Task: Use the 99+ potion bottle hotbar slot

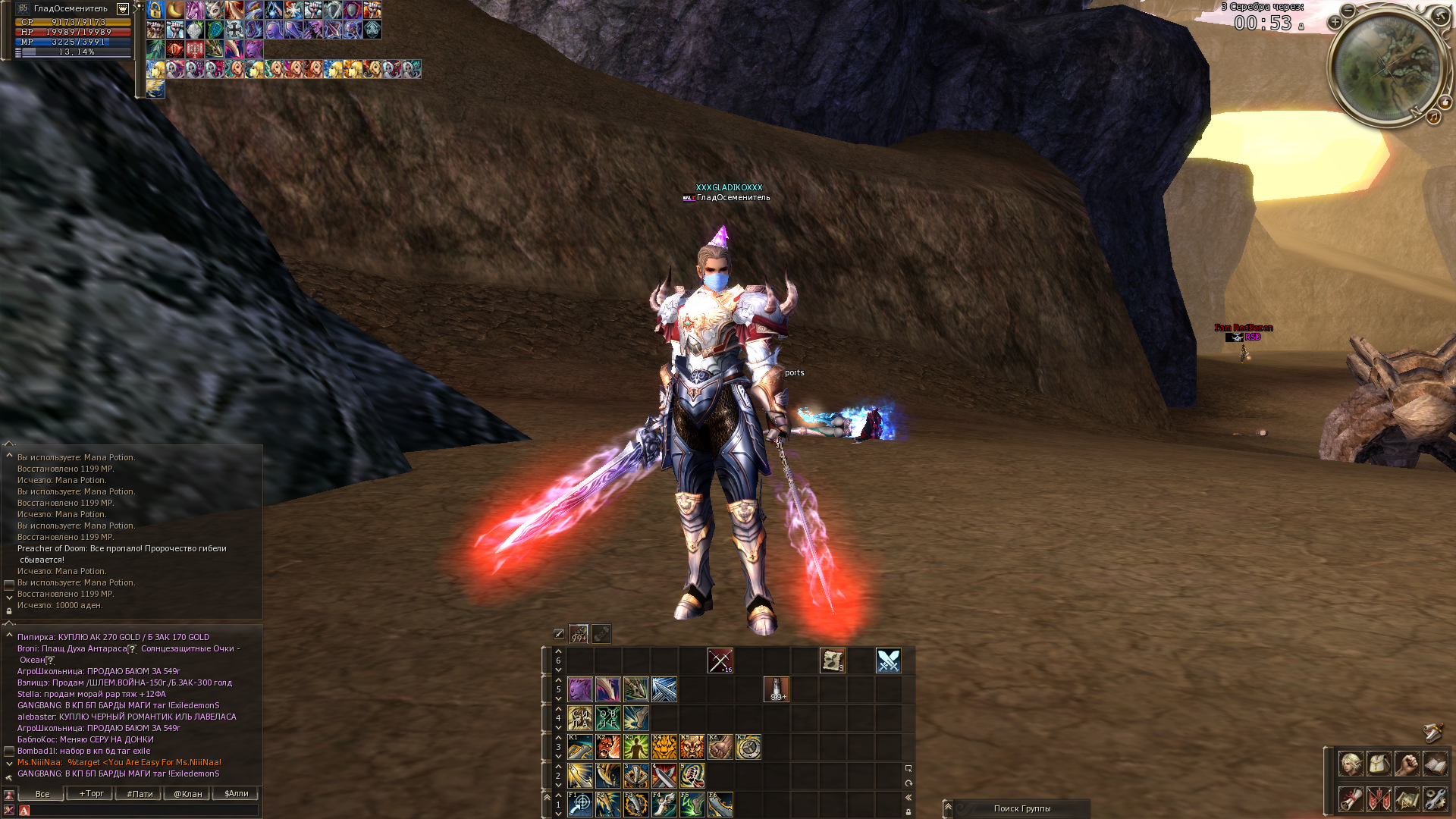Action: [776, 689]
